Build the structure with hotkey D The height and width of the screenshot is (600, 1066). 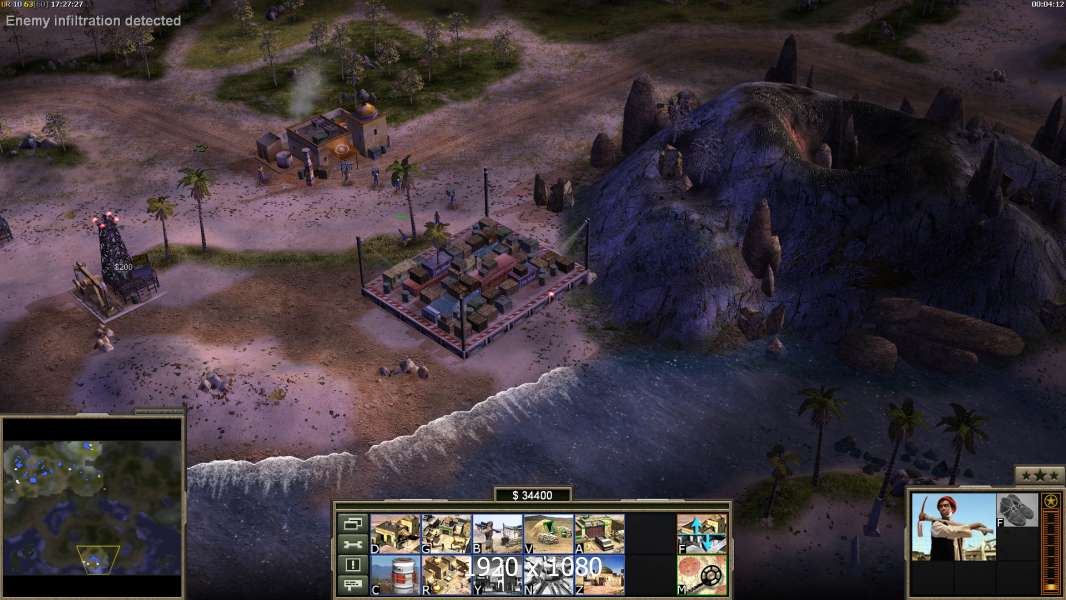pos(395,534)
